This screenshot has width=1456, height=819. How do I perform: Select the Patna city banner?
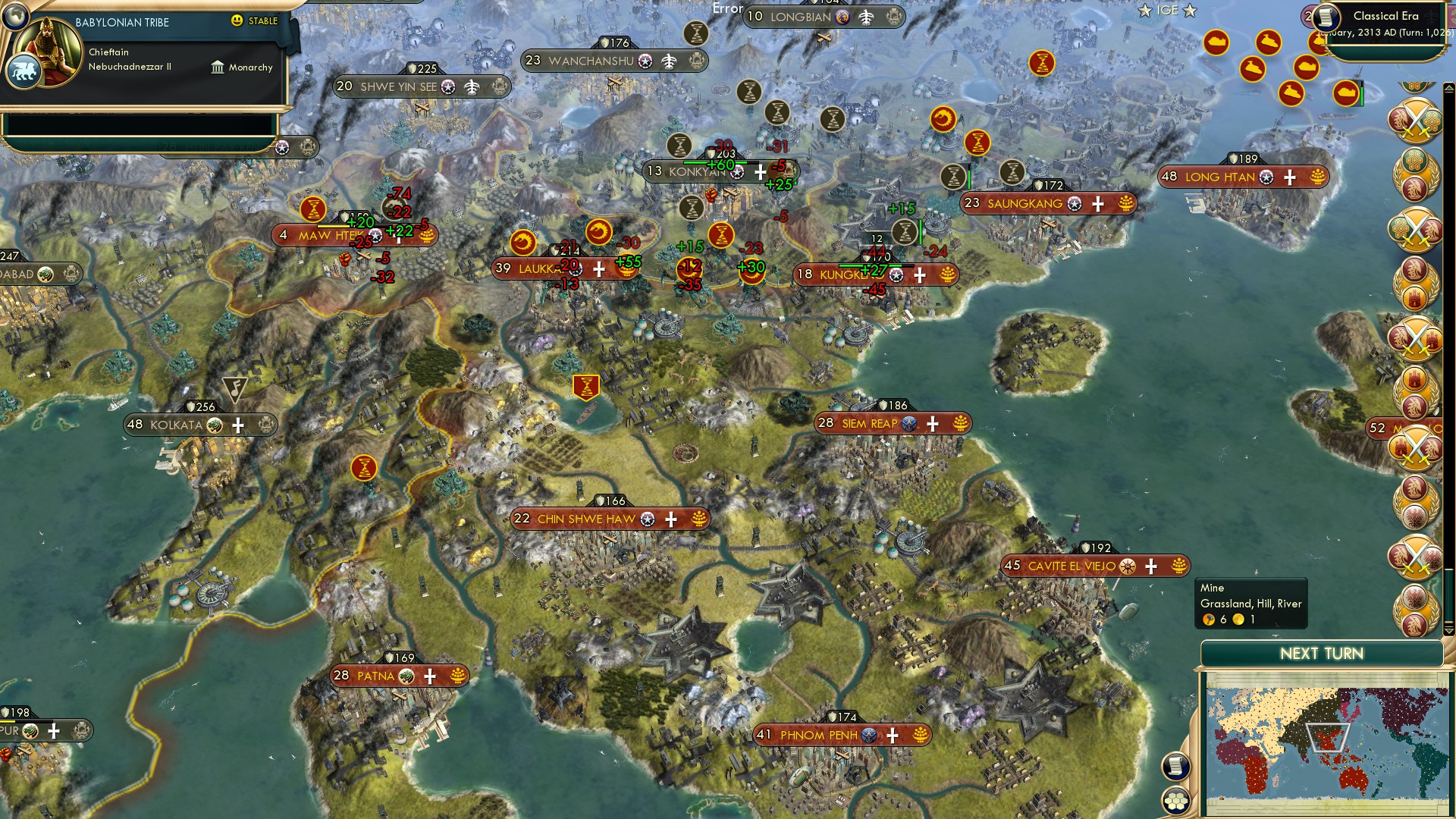click(376, 676)
